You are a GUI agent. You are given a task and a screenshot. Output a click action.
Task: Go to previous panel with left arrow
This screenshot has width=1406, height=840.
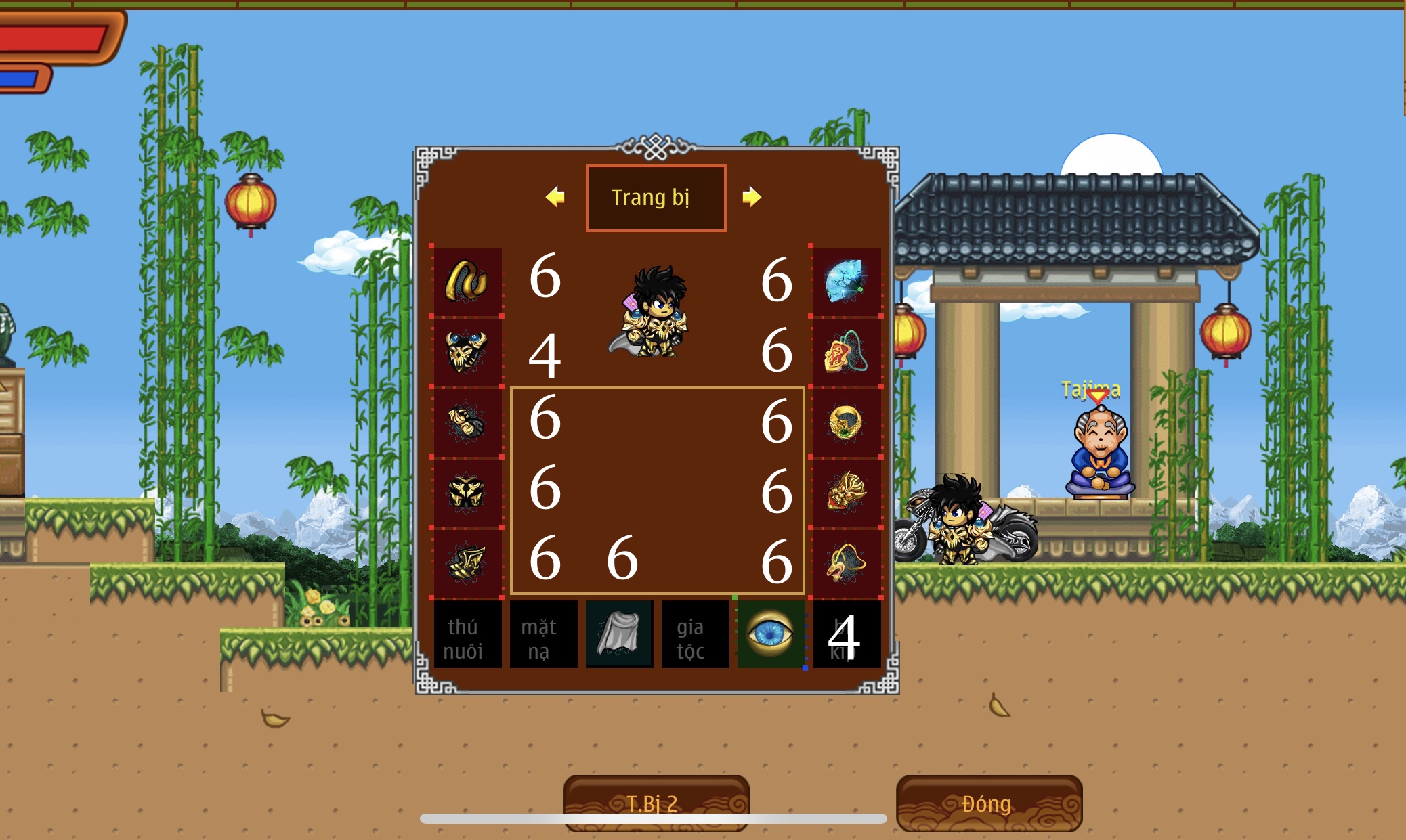555,197
